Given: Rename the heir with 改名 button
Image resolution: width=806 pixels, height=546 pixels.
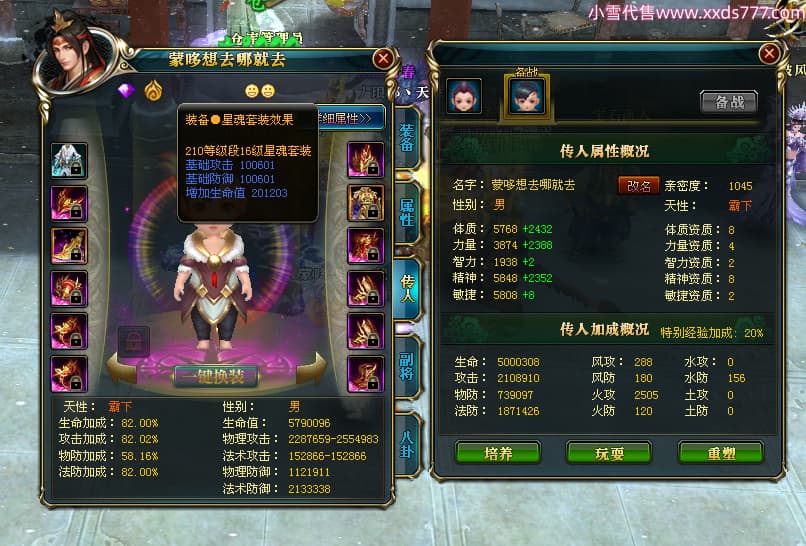Looking at the screenshot, I should click(x=639, y=185).
